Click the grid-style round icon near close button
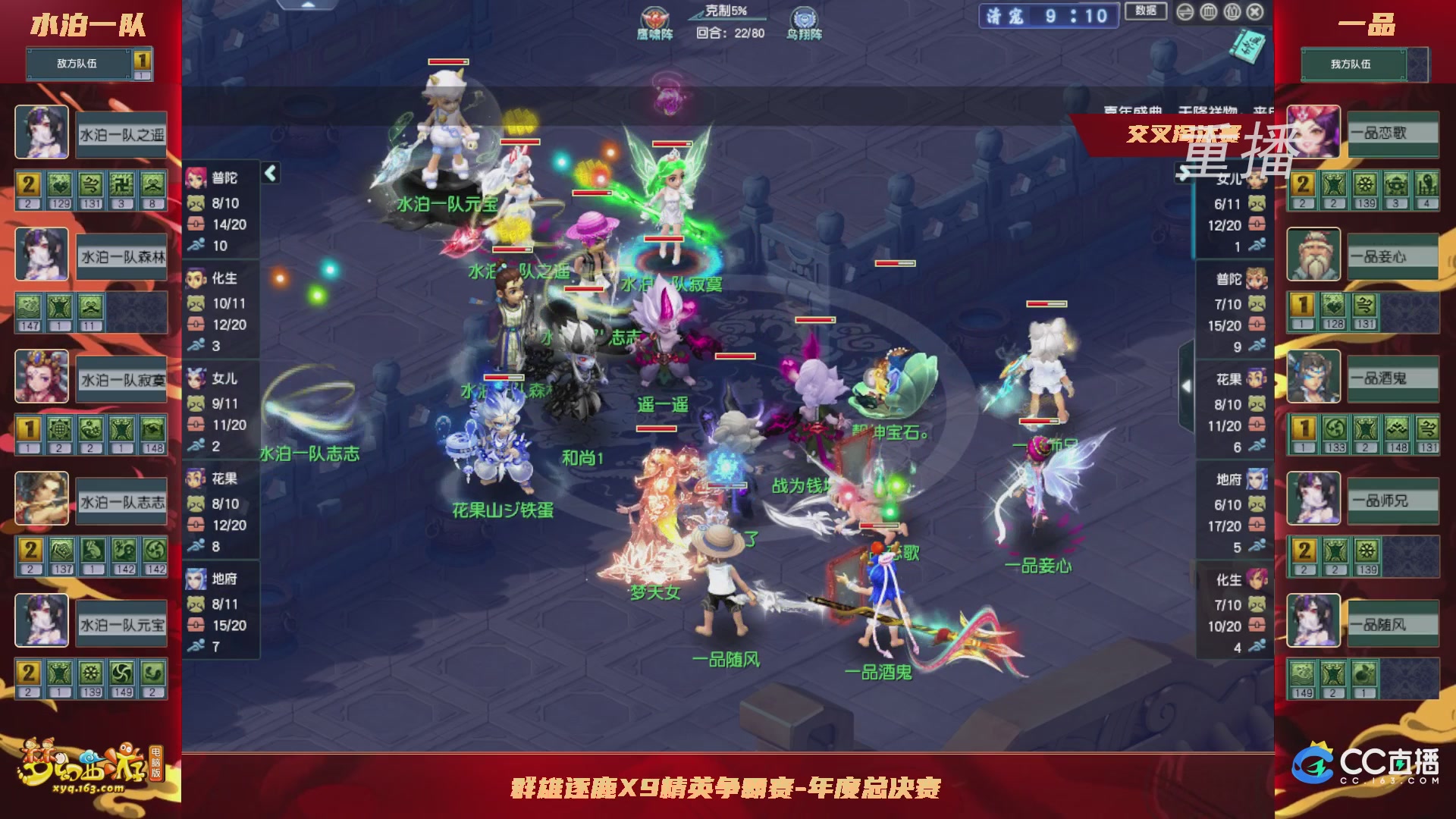Viewport: 1456px width, 819px height. coord(1208,12)
